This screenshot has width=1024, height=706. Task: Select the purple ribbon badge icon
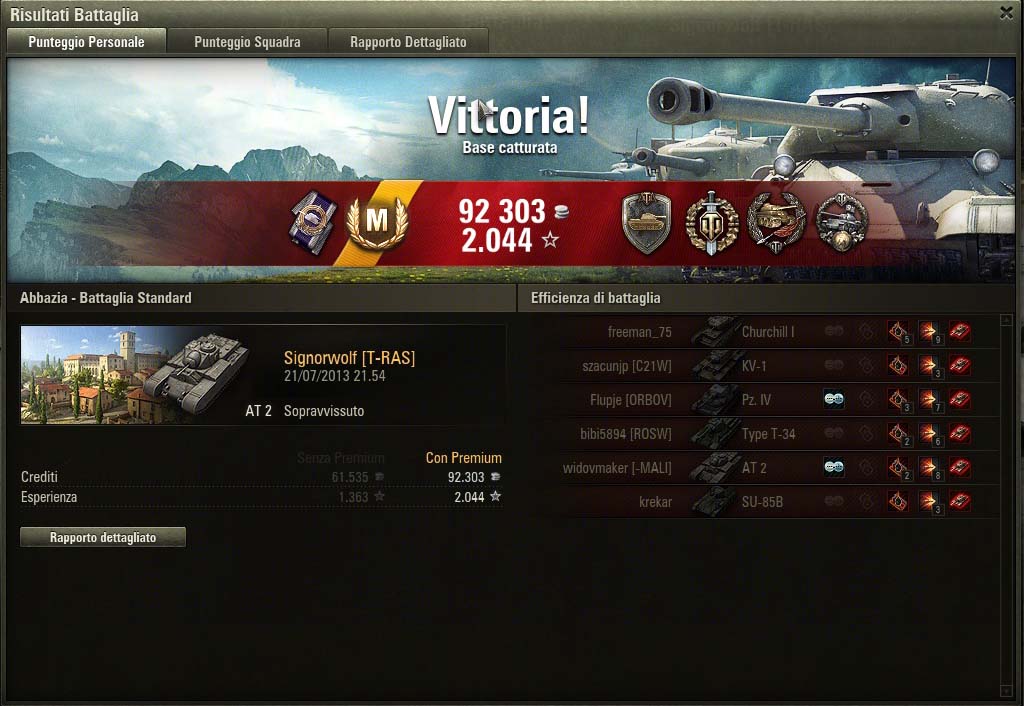click(x=311, y=222)
